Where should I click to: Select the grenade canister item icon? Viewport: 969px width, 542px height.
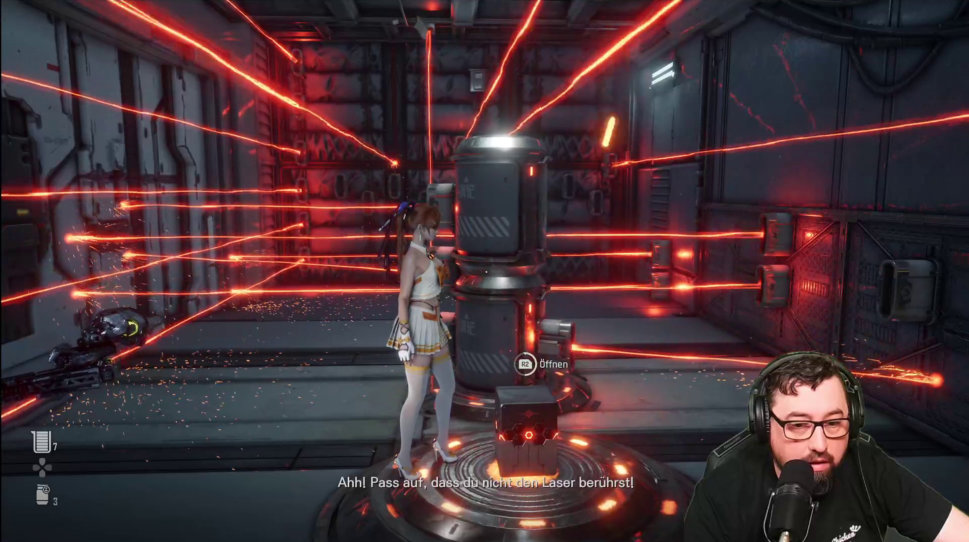[41, 494]
